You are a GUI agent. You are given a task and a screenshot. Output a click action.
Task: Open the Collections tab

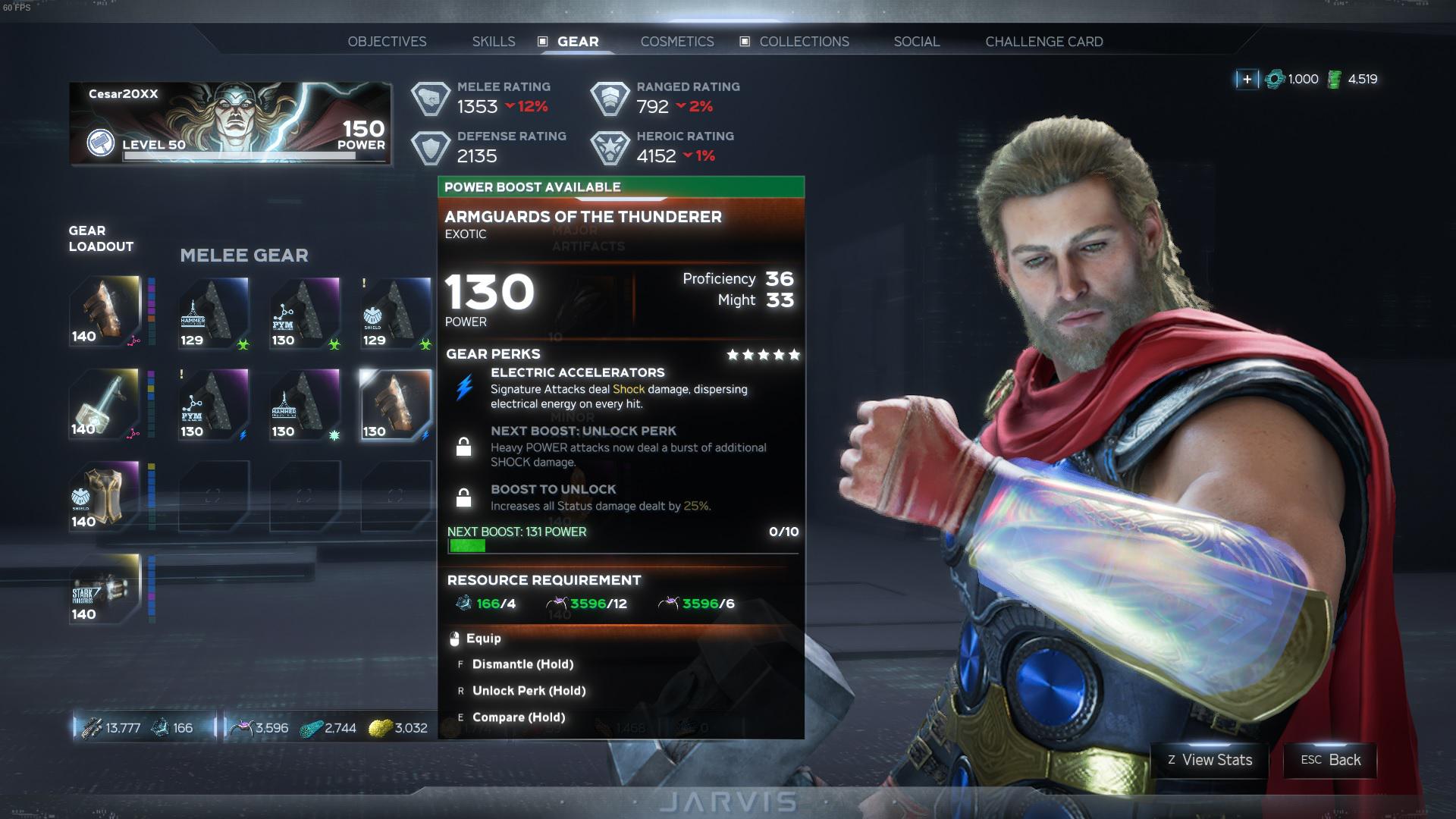pos(806,42)
